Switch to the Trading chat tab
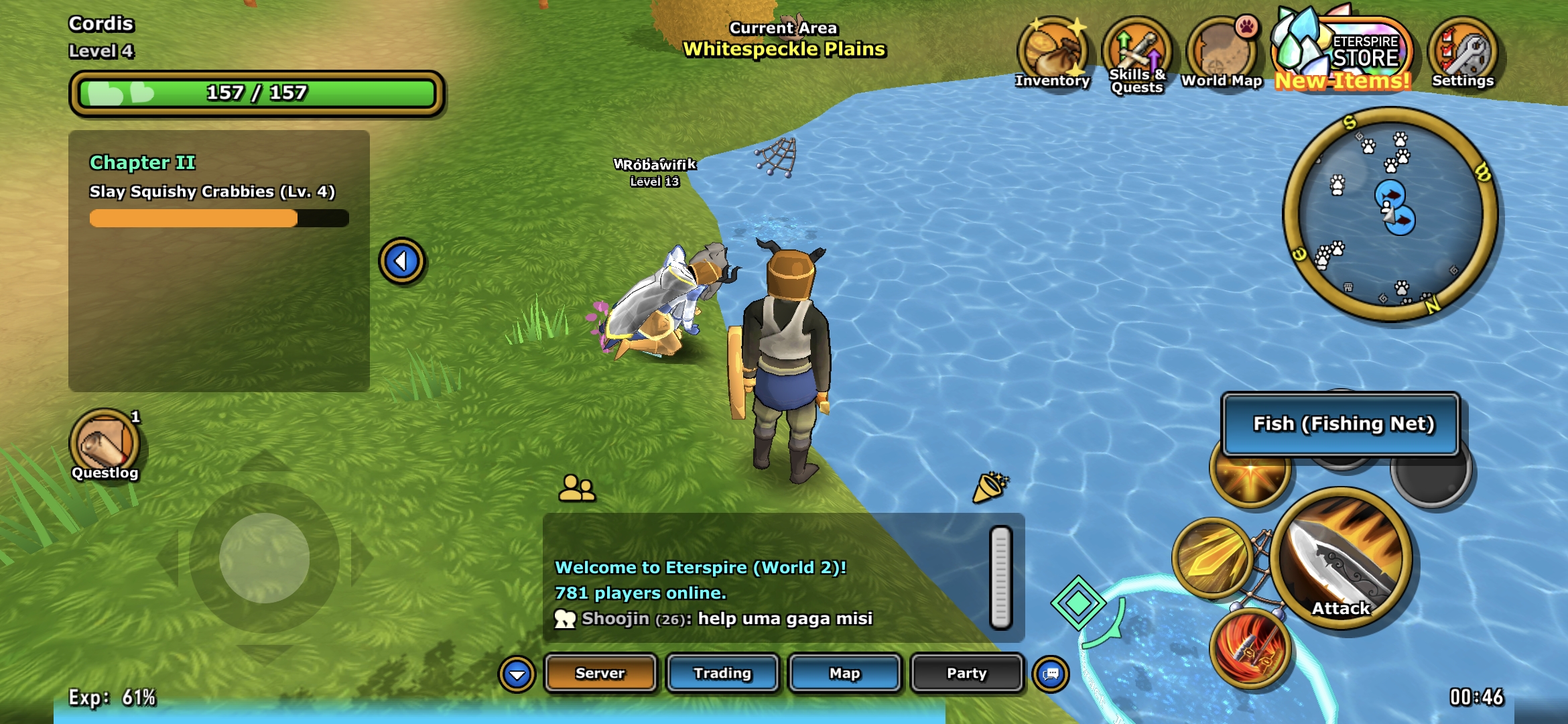Image resolution: width=1568 pixels, height=724 pixels. click(722, 673)
